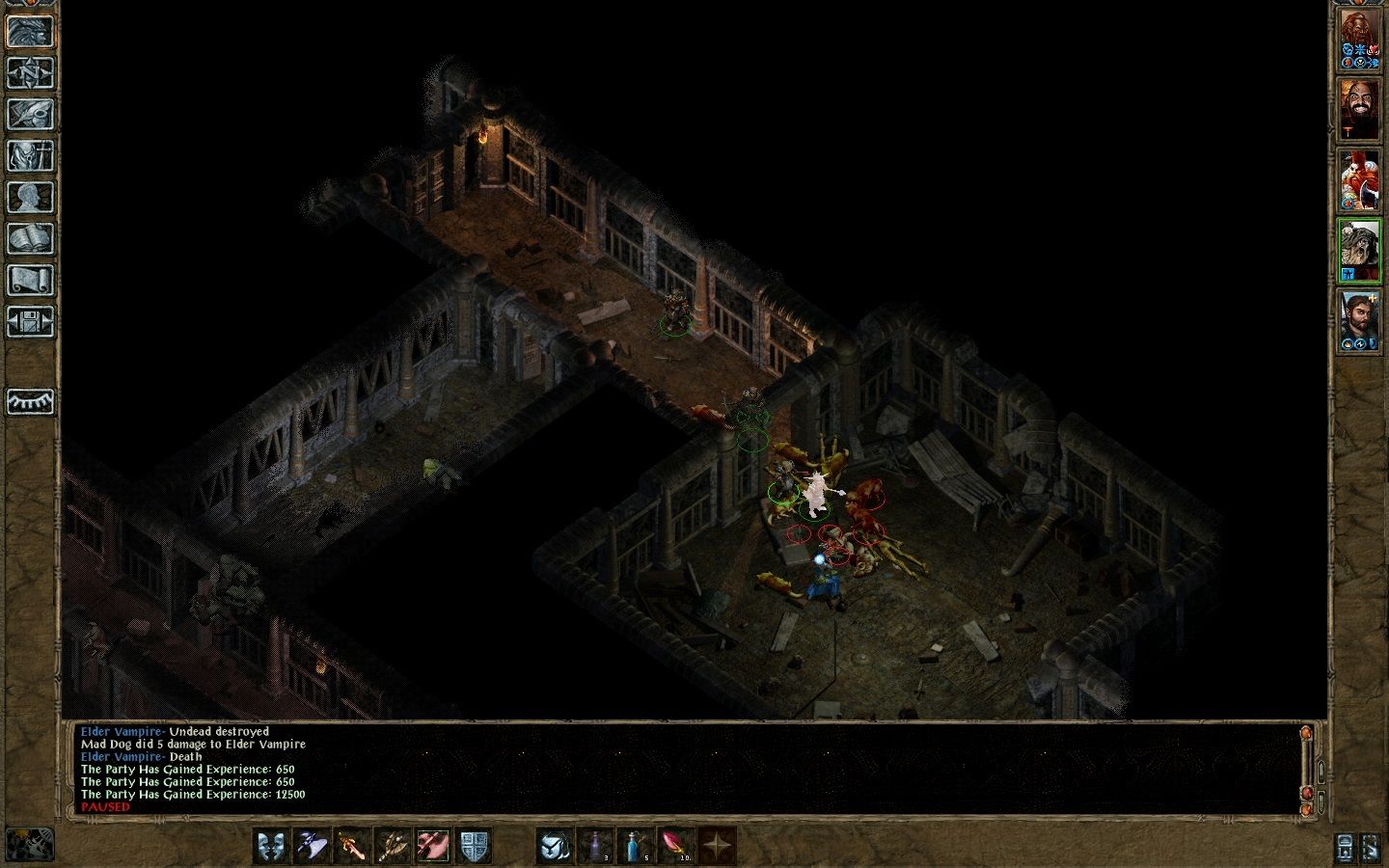1389x868 pixels.
Task: Click the twin masks slot on the toolbar
Action: (273, 846)
